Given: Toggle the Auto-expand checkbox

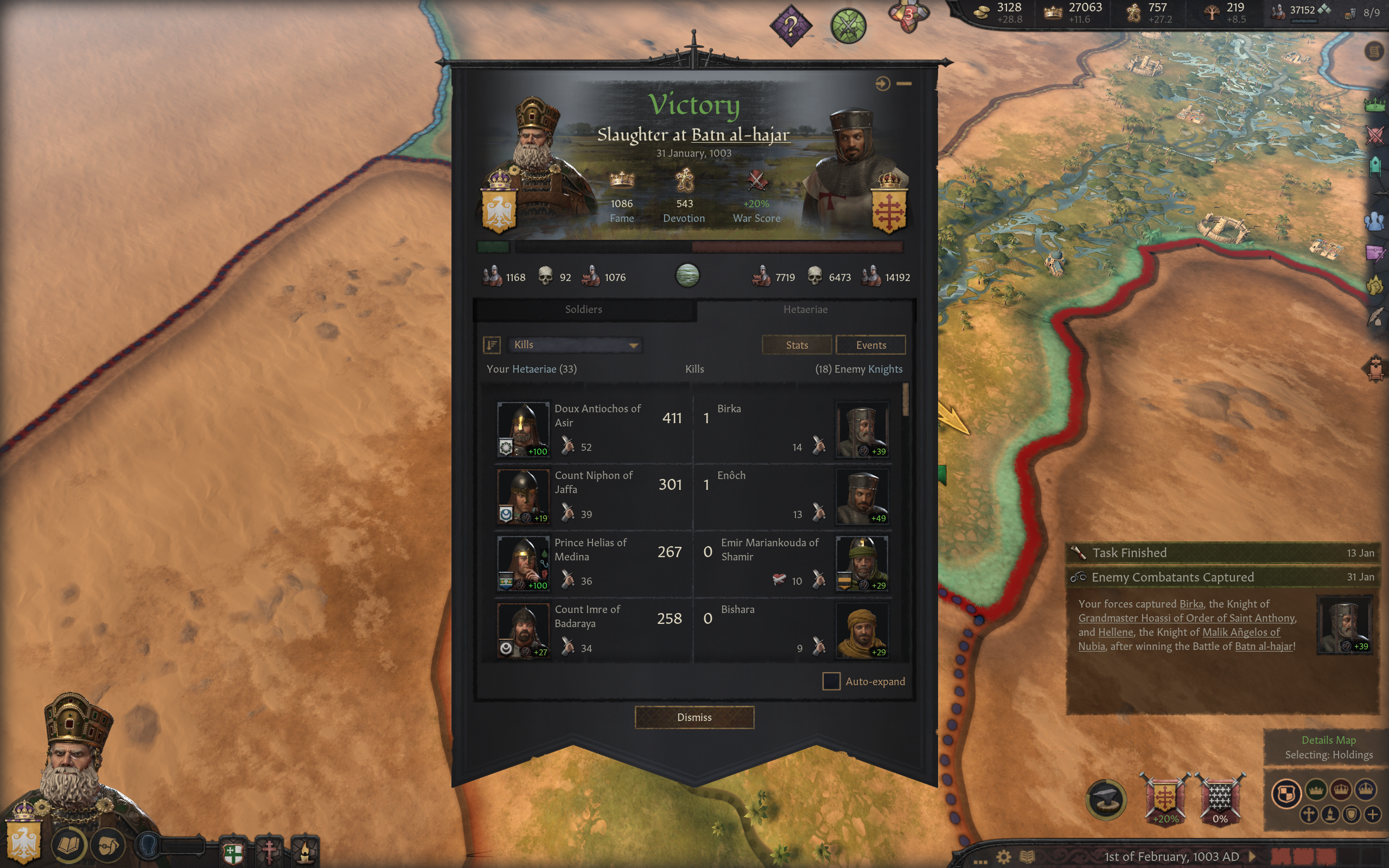Looking at the screenshot, I should point(831,681).
